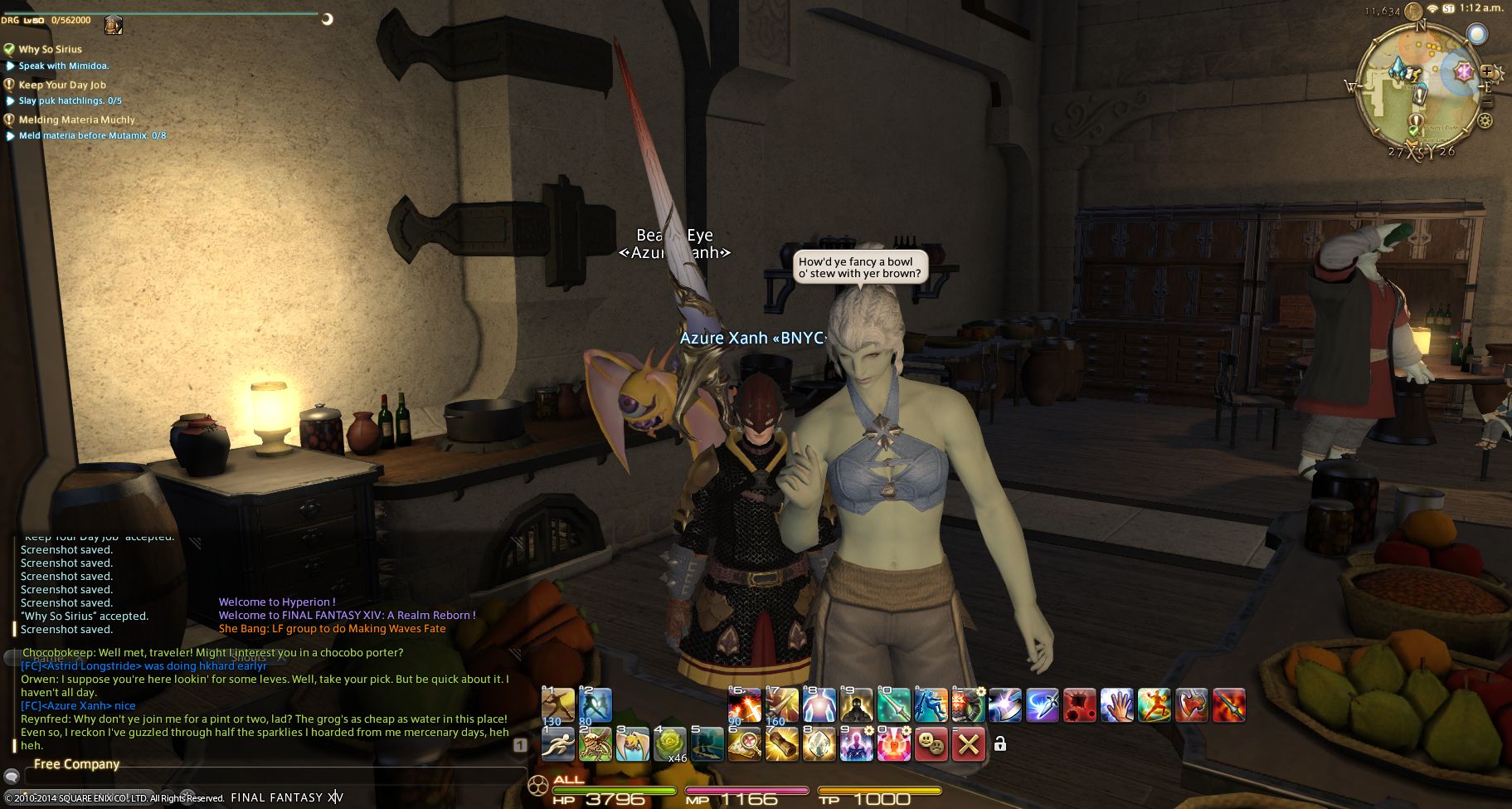Viewport: 1512px width, 809px height.
Task: Activate the Sprint running-figure ability
Action: click(558, 744)
